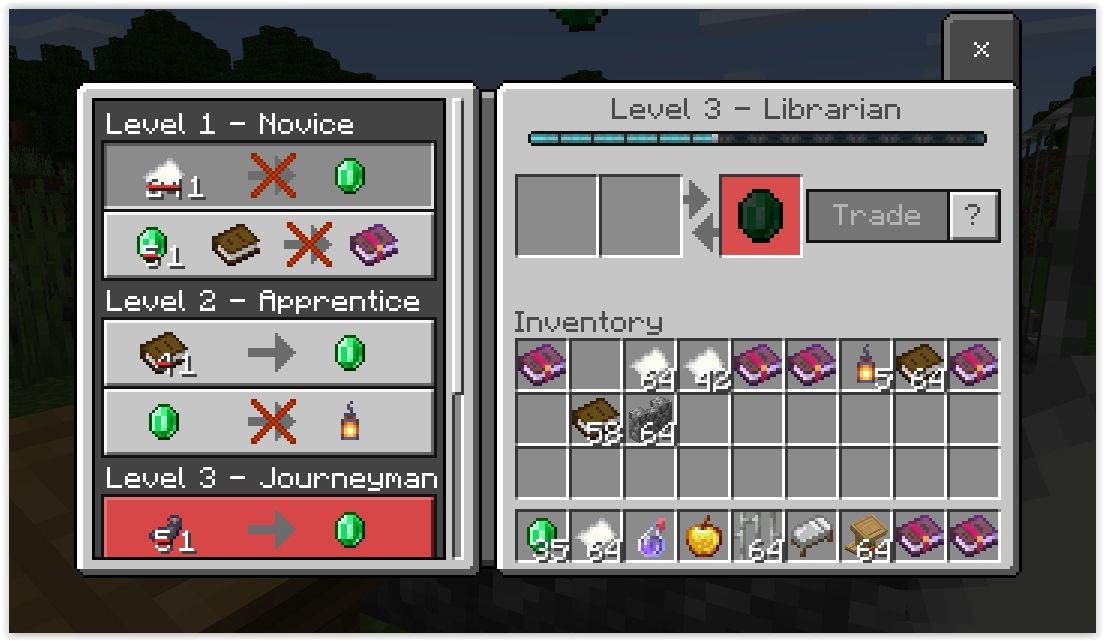Select the lectern stack in hotbar
Image resolution: width=1104 pixels, height=641 pixels.
pyautogui.click(x=866, y=537)
